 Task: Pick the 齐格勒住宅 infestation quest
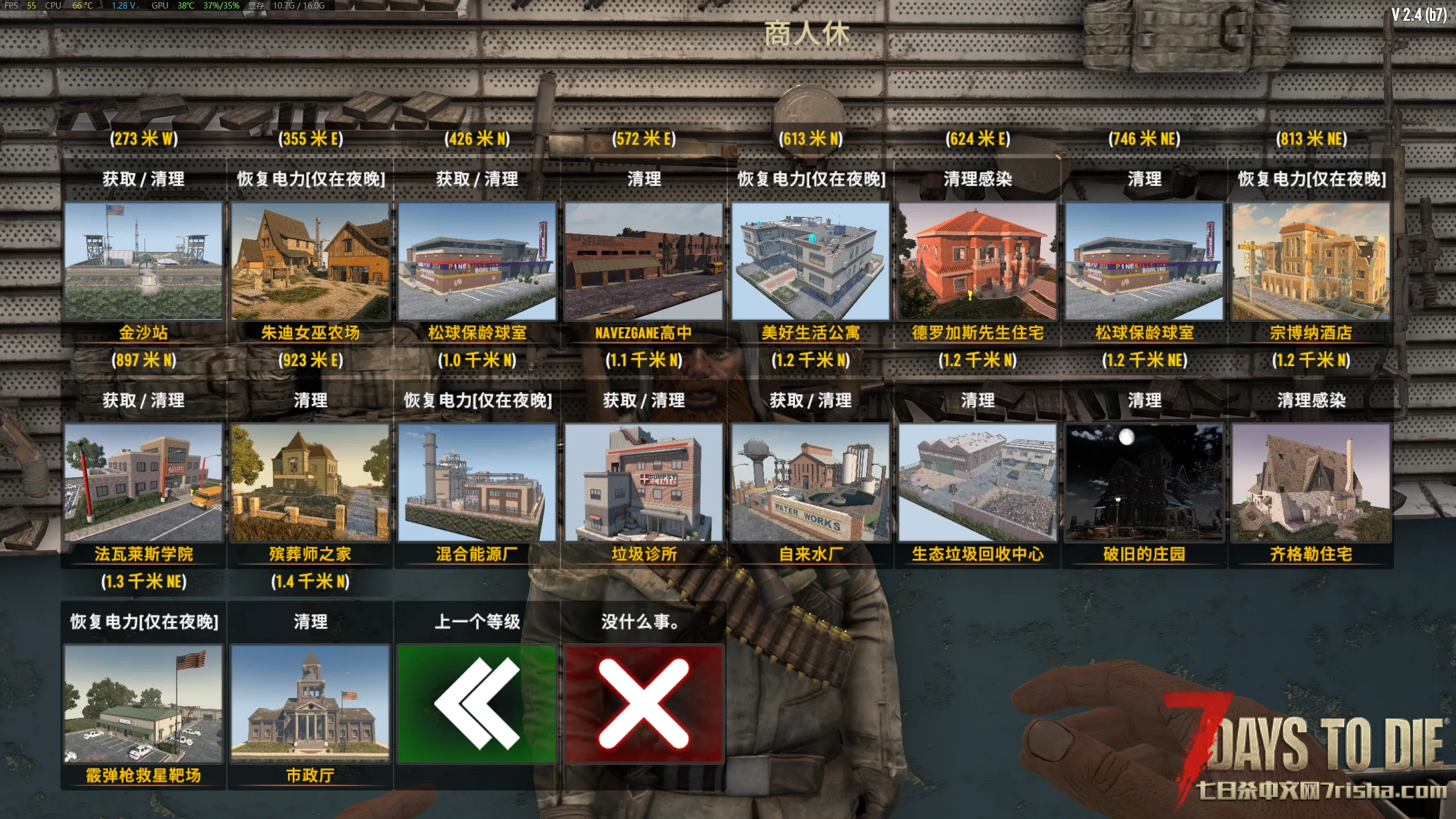[1311, 482]
